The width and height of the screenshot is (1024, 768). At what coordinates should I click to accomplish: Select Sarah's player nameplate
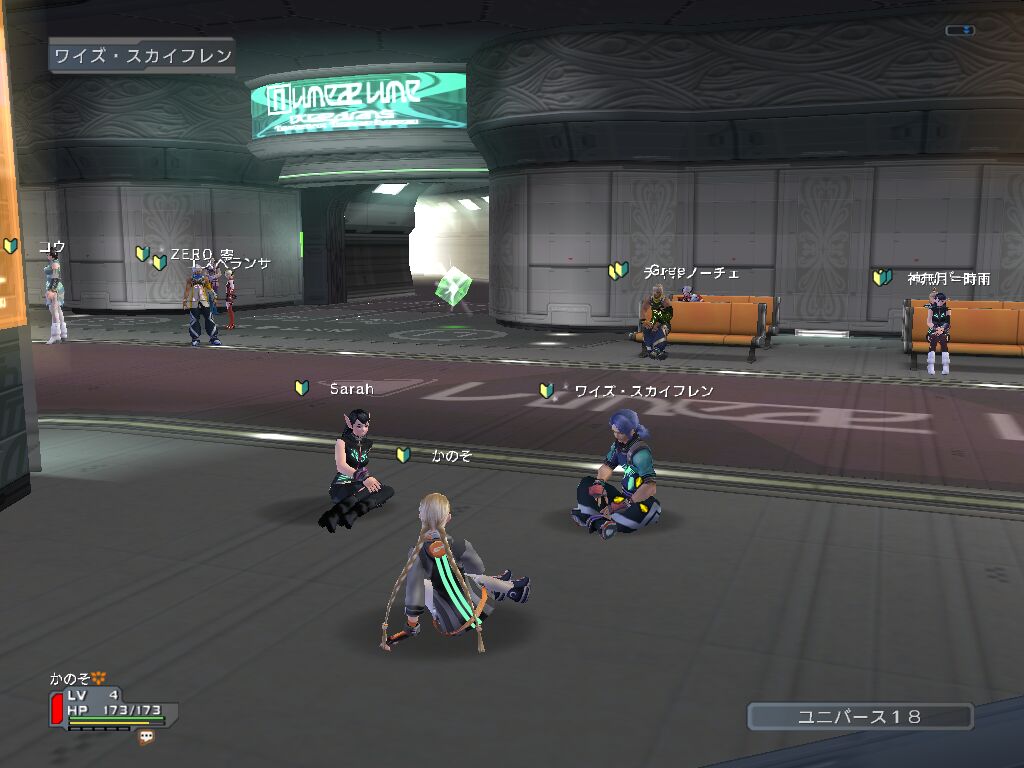pyautogui.click(x=351, y=388)
